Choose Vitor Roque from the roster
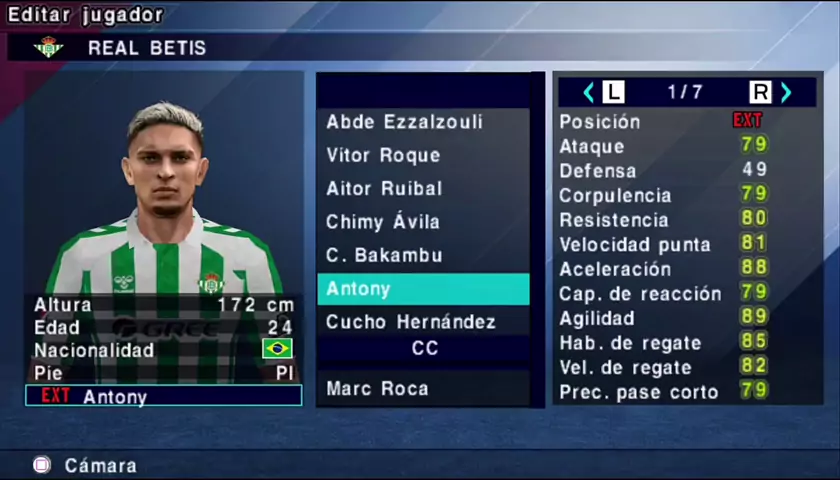This screenshot has height=480, width=840. click(x=383, y=155)
